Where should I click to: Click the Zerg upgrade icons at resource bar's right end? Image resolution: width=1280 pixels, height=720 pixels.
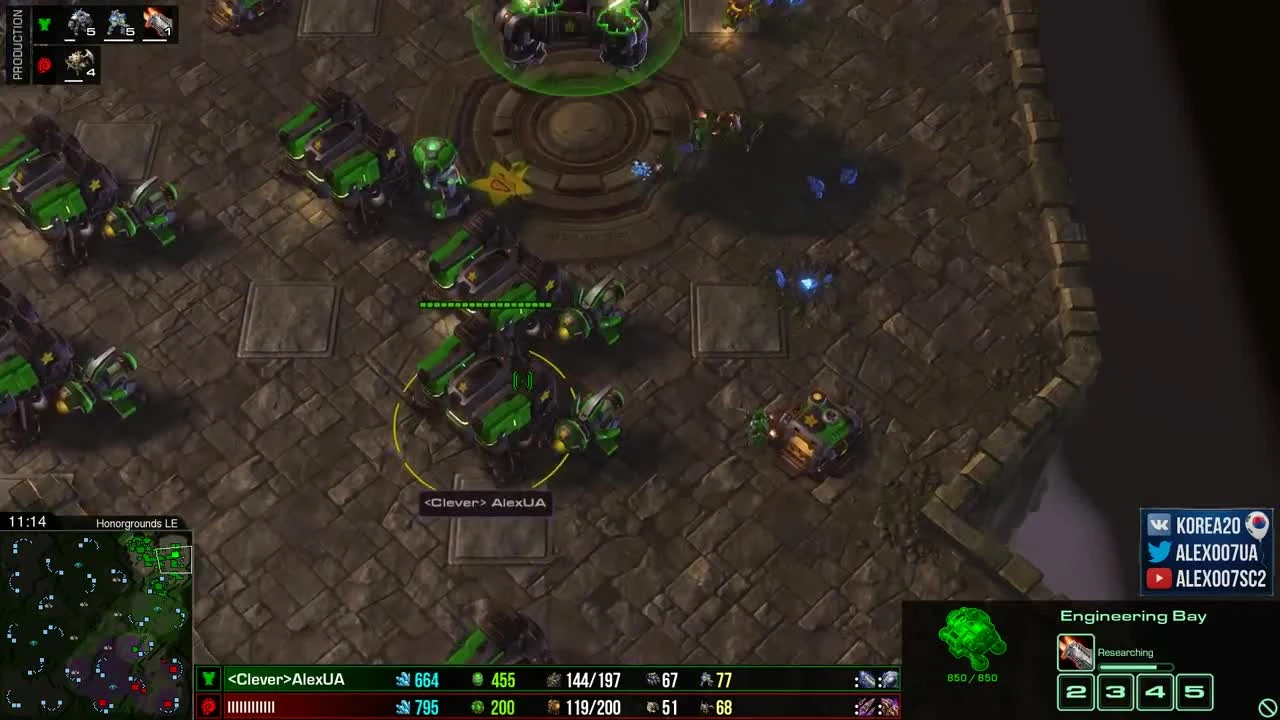click(875, 707)
